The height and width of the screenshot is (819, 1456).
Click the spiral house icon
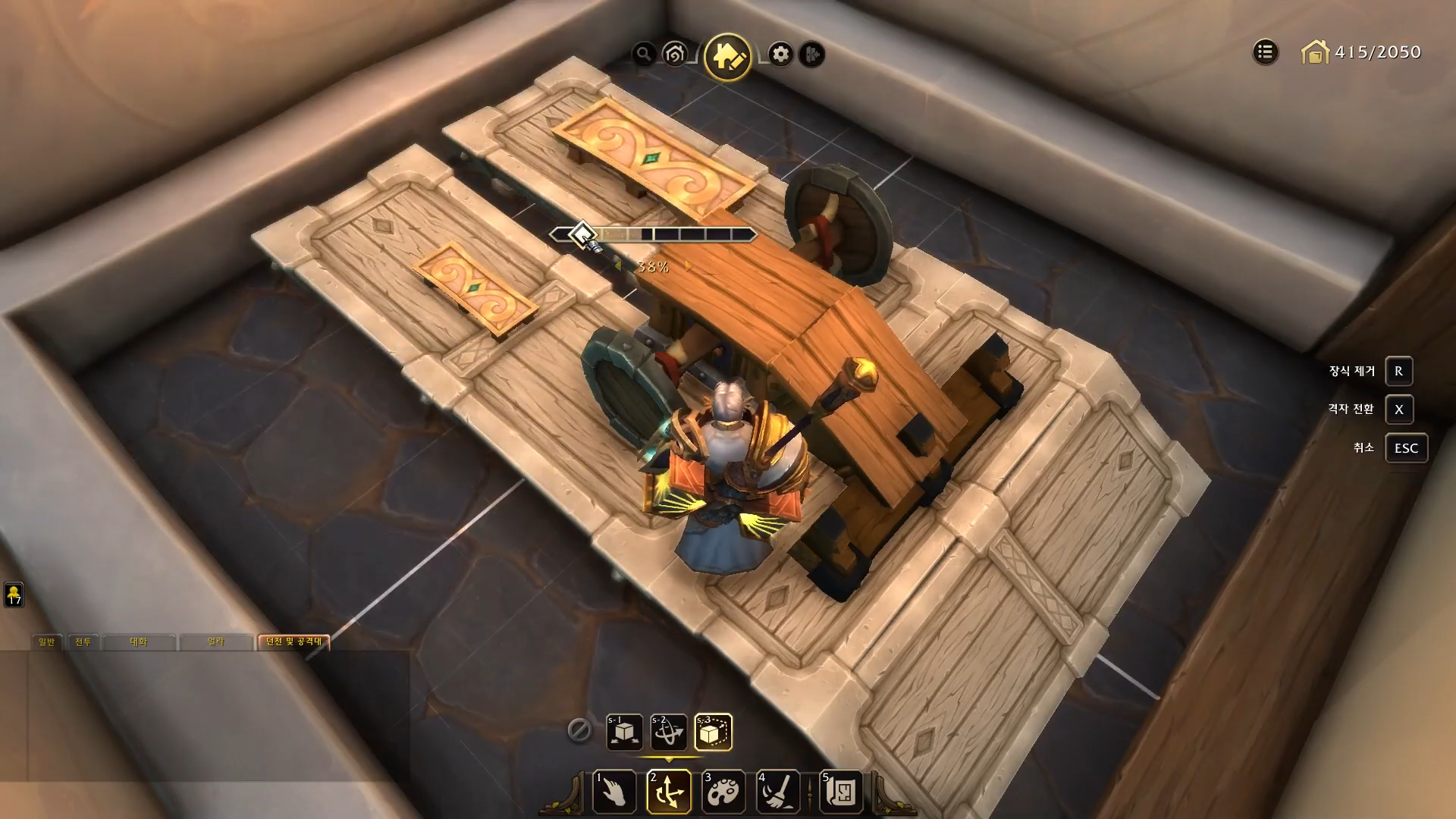pyautogui.click(x=674, y=54)
